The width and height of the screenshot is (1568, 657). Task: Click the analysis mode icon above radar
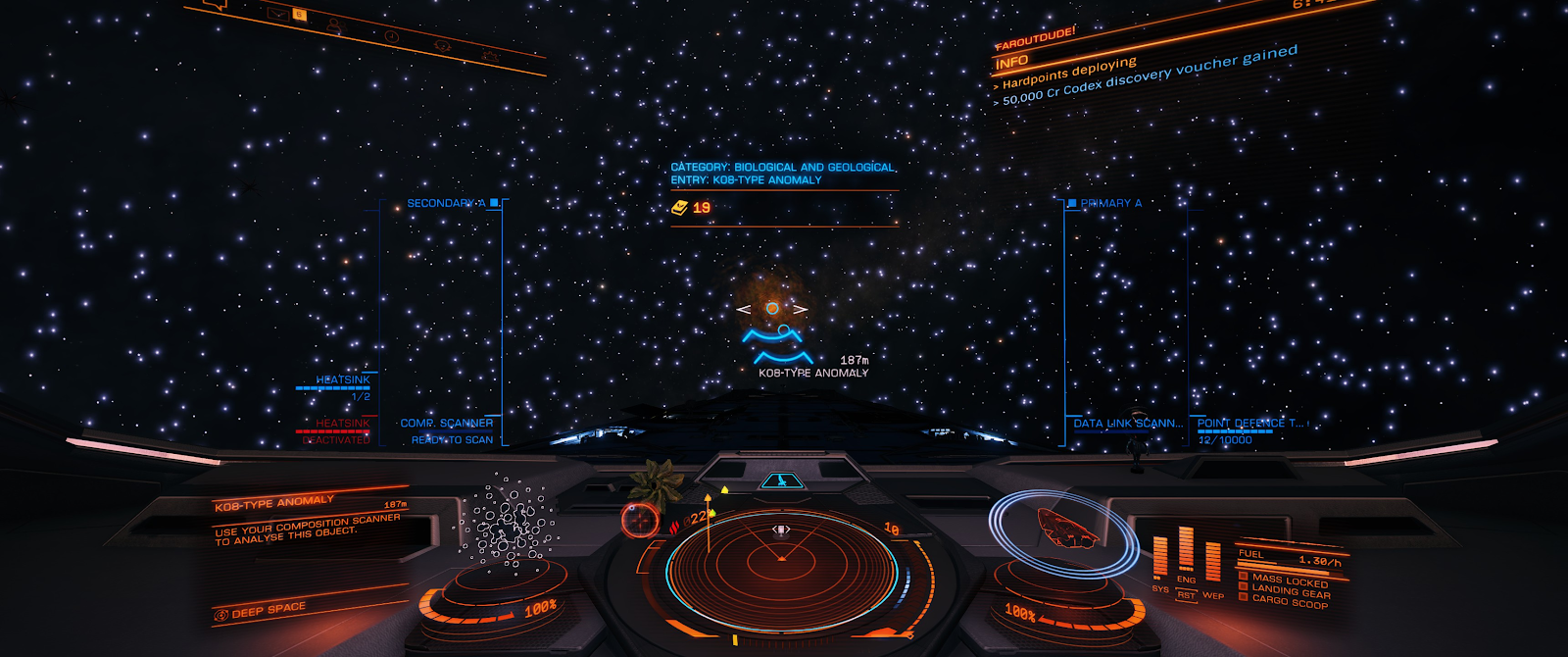tap(781, 480)
